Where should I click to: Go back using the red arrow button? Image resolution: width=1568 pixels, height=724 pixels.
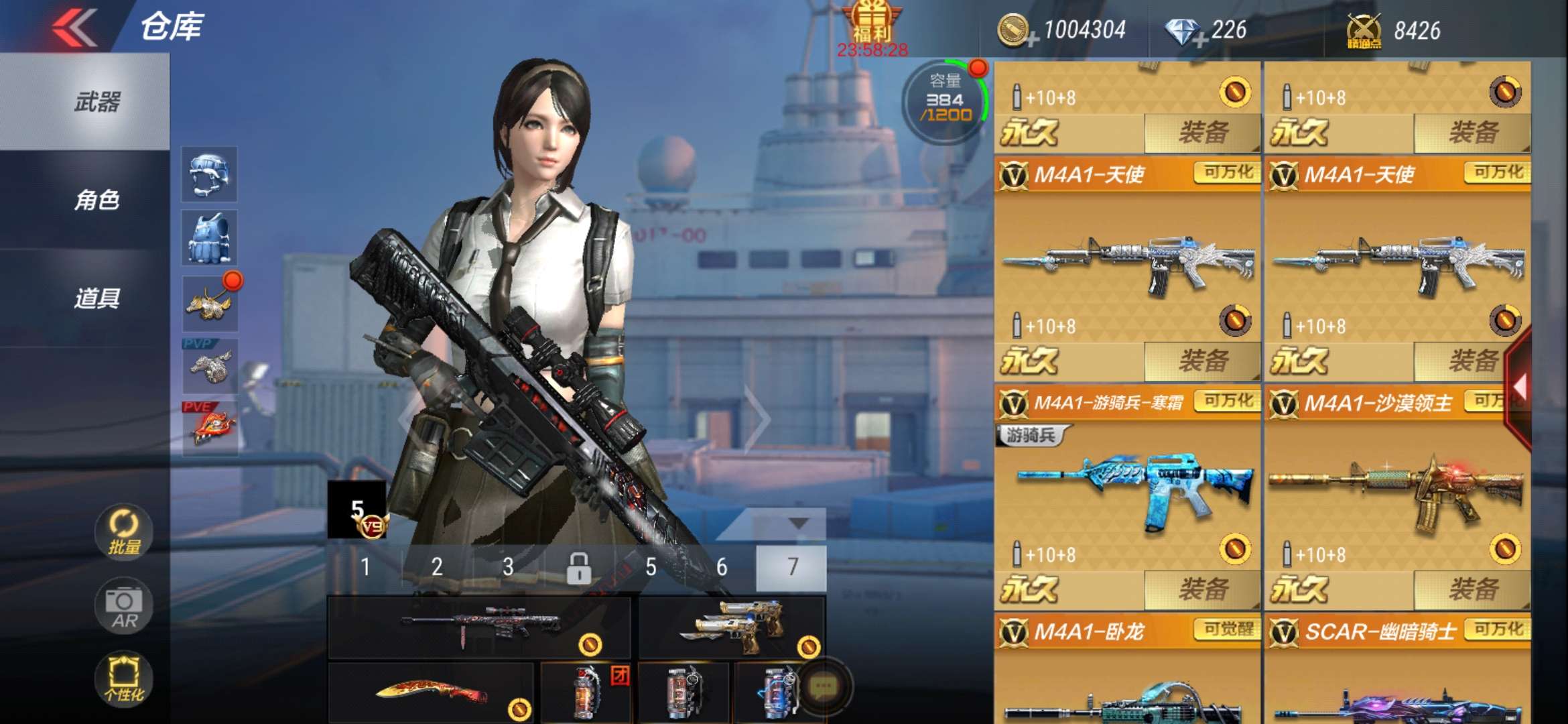(x=75, y=28)
